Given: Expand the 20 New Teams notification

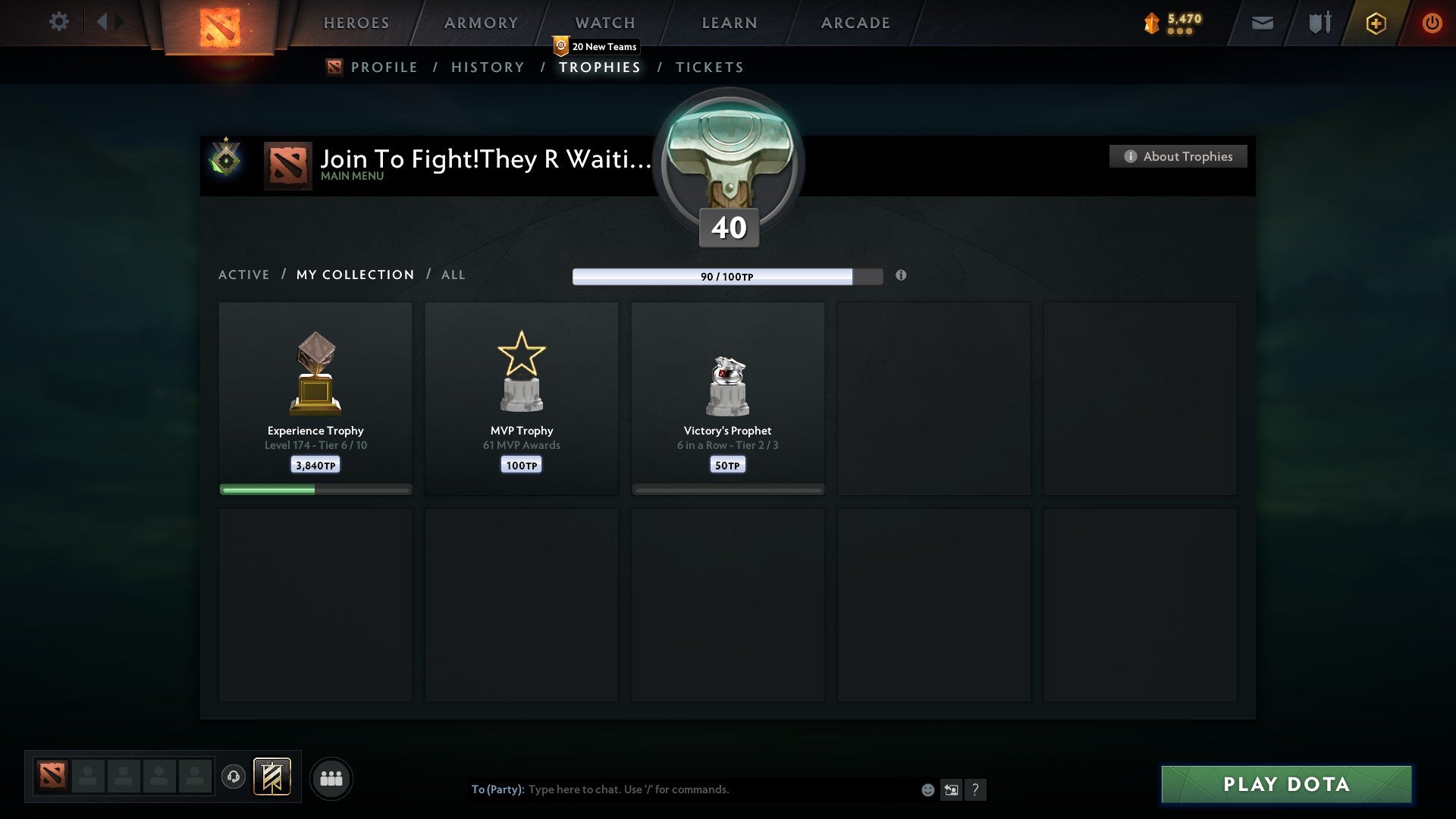Looking at the screenshot, I should [596, 45].
